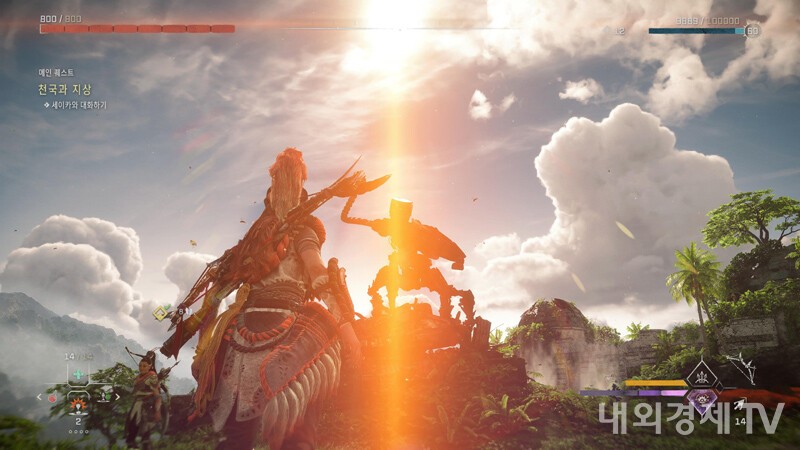
Task: Open the 천국과 지상 main quest tracker
Action: (62, 89)
